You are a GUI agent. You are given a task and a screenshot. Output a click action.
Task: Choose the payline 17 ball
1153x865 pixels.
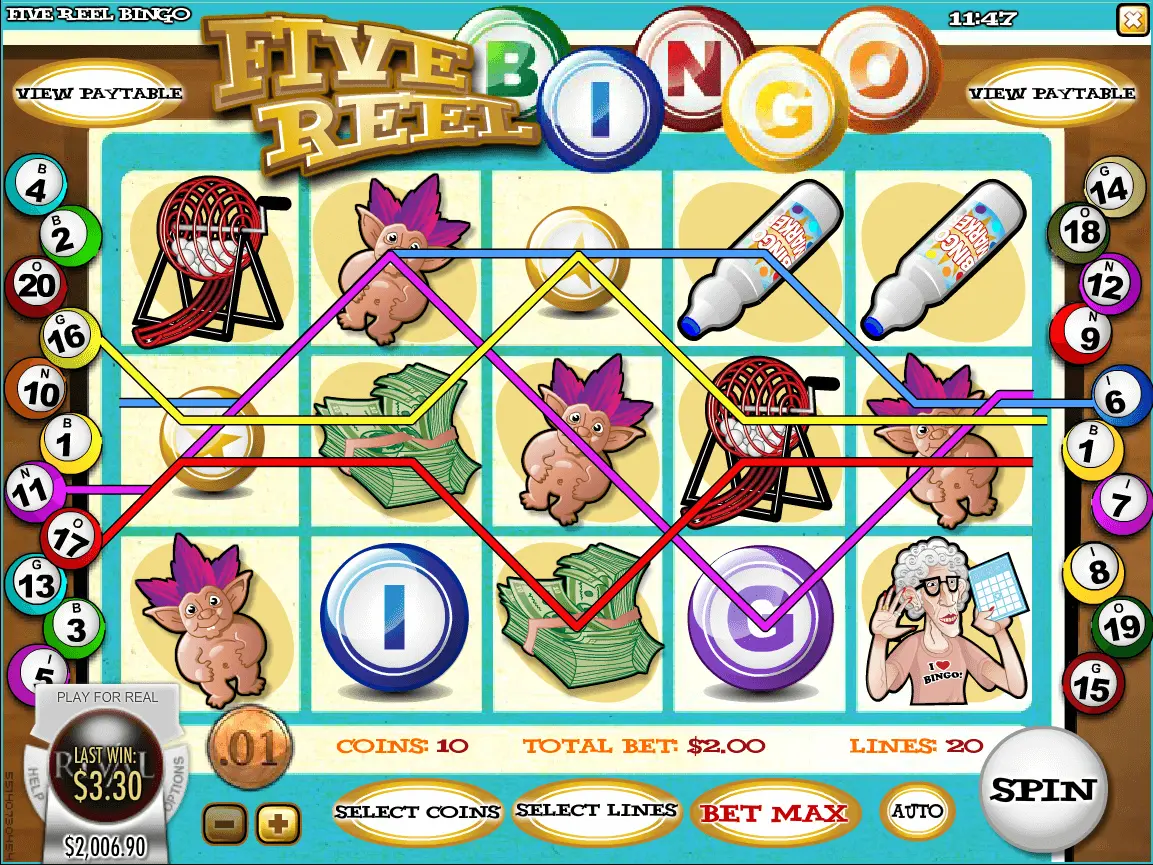click(70, 538)
